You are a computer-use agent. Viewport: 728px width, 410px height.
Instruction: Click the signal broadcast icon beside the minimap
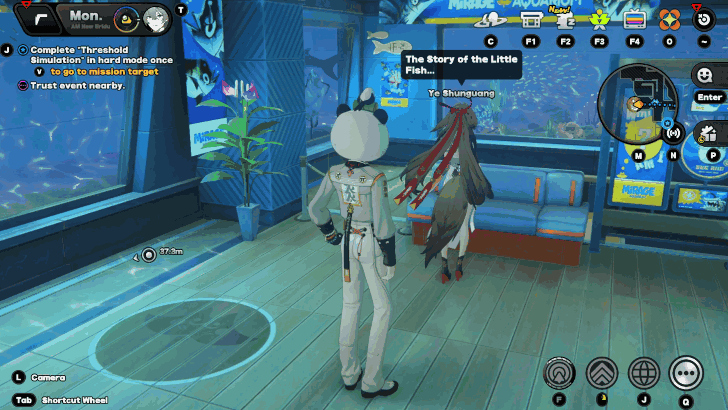tap(673, 133)
